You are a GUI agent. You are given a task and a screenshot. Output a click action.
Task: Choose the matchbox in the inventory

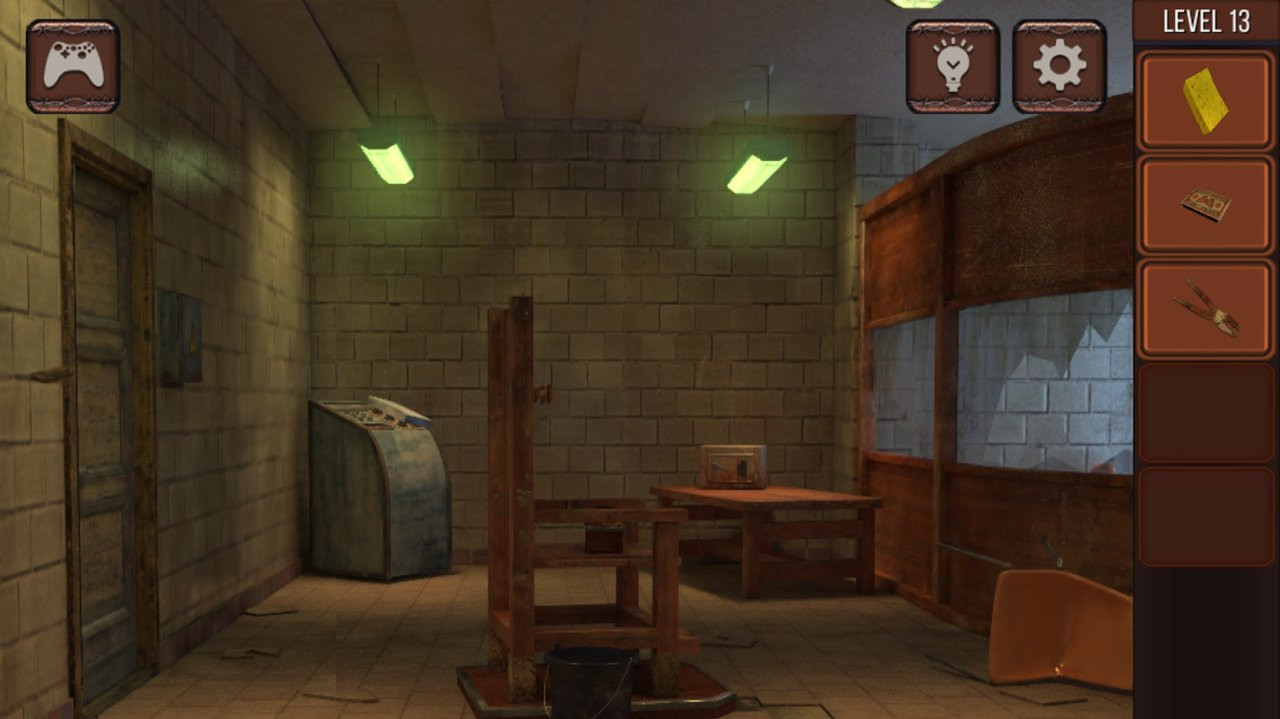tap(1205, 205)
